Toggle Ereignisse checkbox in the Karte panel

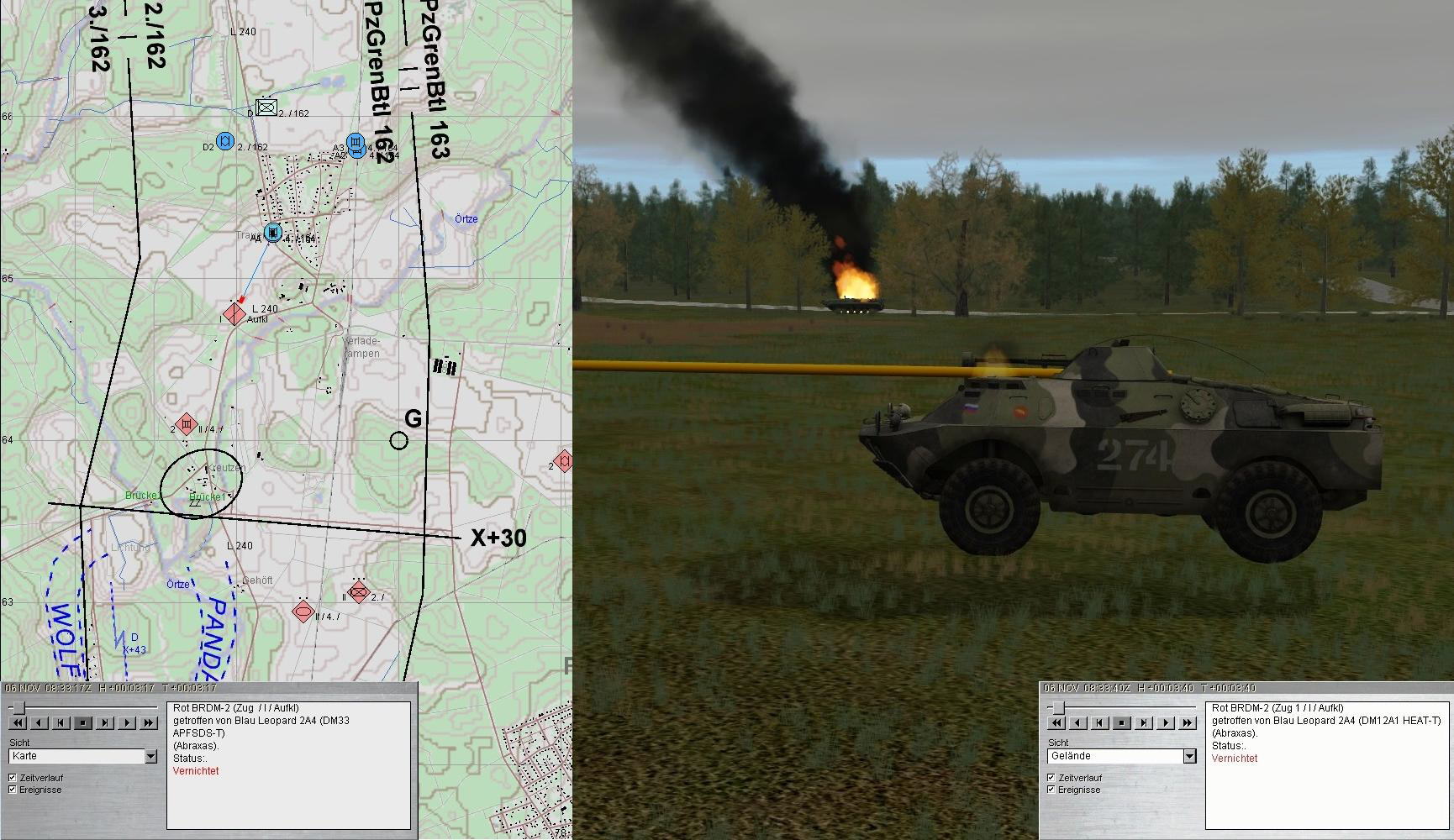13,790
